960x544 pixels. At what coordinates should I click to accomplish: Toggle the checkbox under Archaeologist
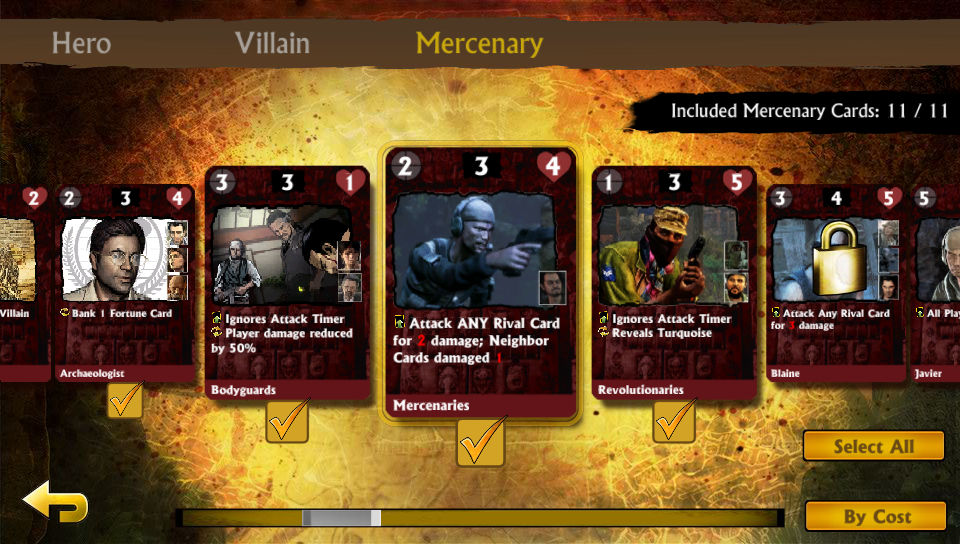coord(125,401)
